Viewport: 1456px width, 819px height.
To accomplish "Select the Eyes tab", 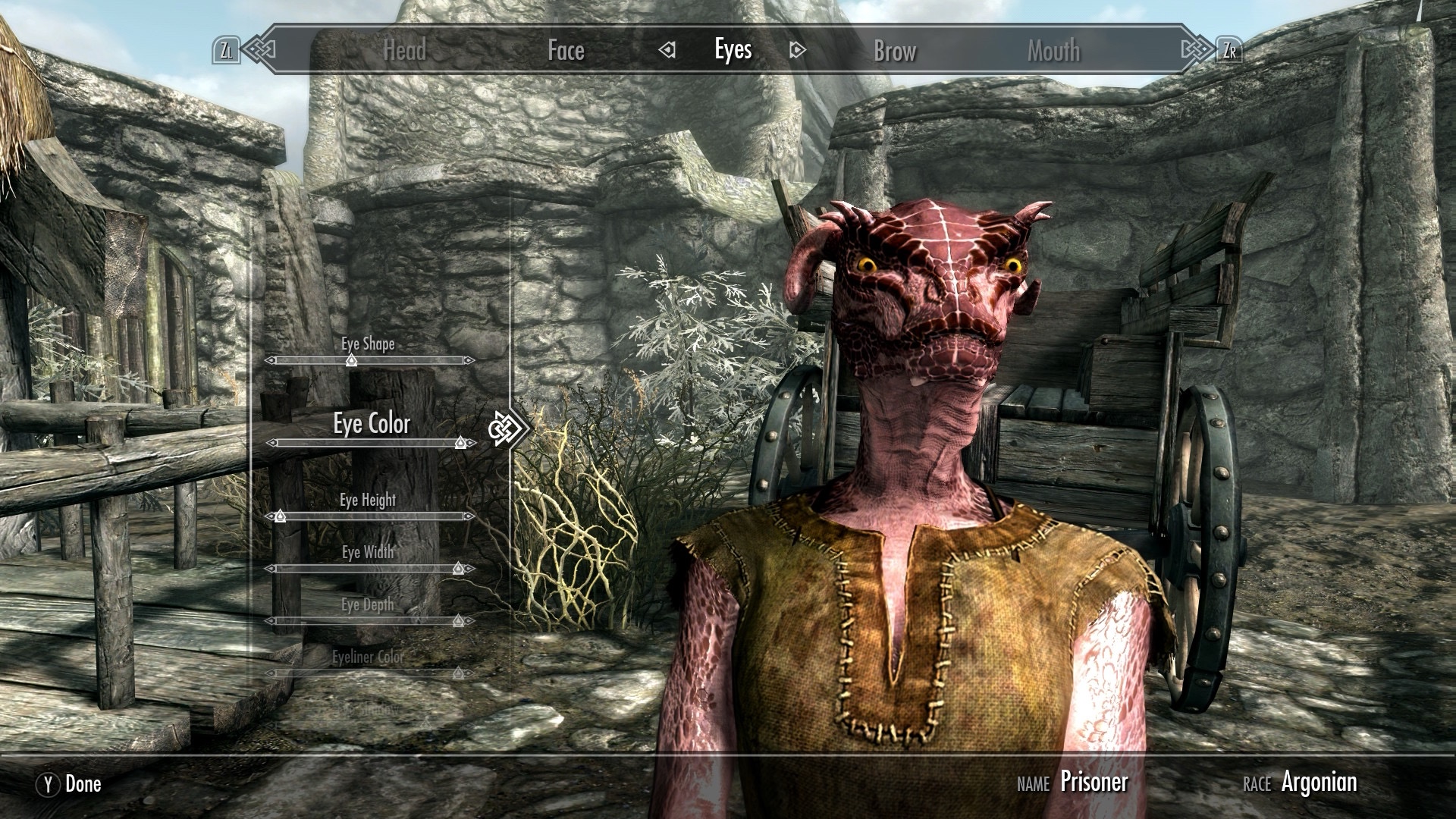I will coord(733,50).
